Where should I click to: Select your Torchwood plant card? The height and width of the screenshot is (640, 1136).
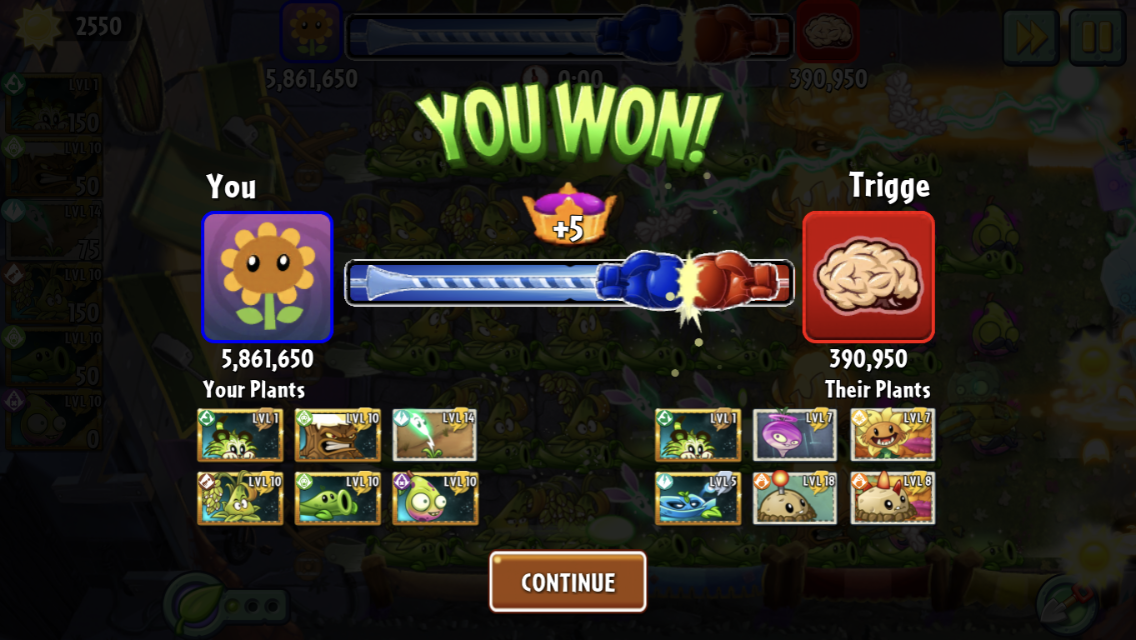point(337,435)
